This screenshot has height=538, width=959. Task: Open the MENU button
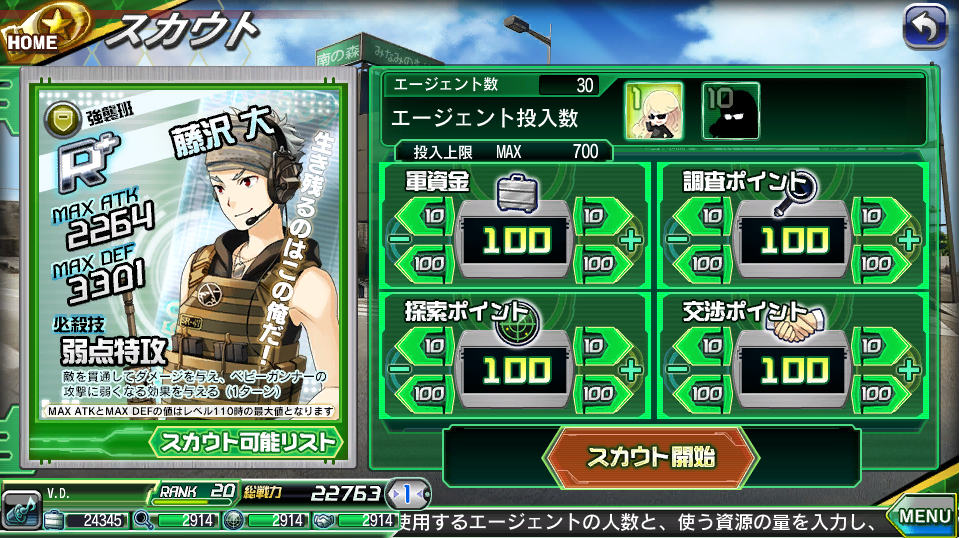[x=922, y=515]
